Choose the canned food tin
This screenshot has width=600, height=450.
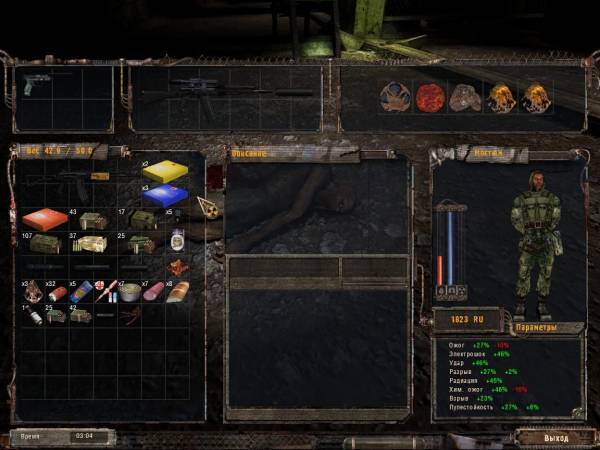pos(130,292)
